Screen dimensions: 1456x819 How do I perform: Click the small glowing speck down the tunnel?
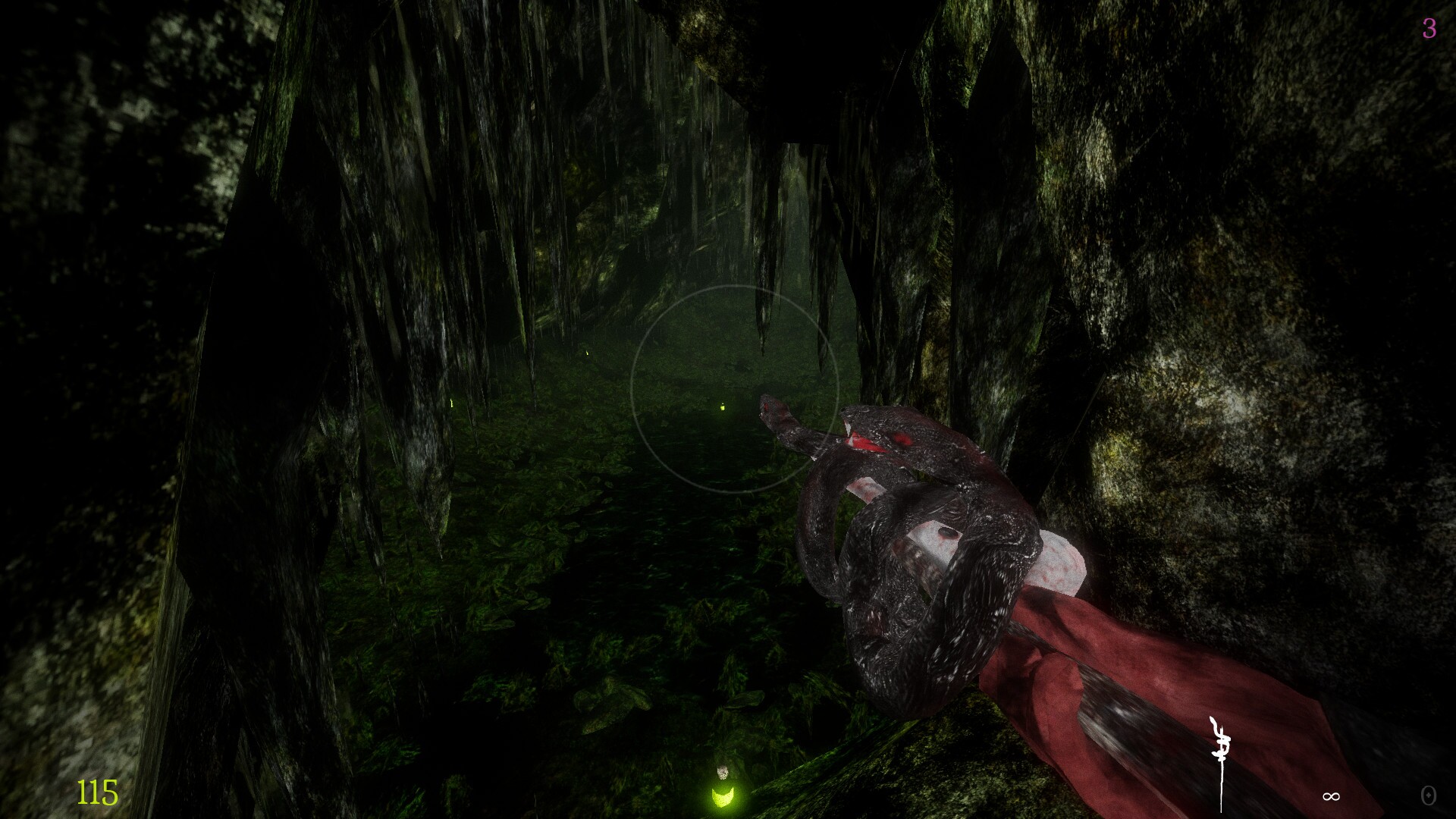588,353
